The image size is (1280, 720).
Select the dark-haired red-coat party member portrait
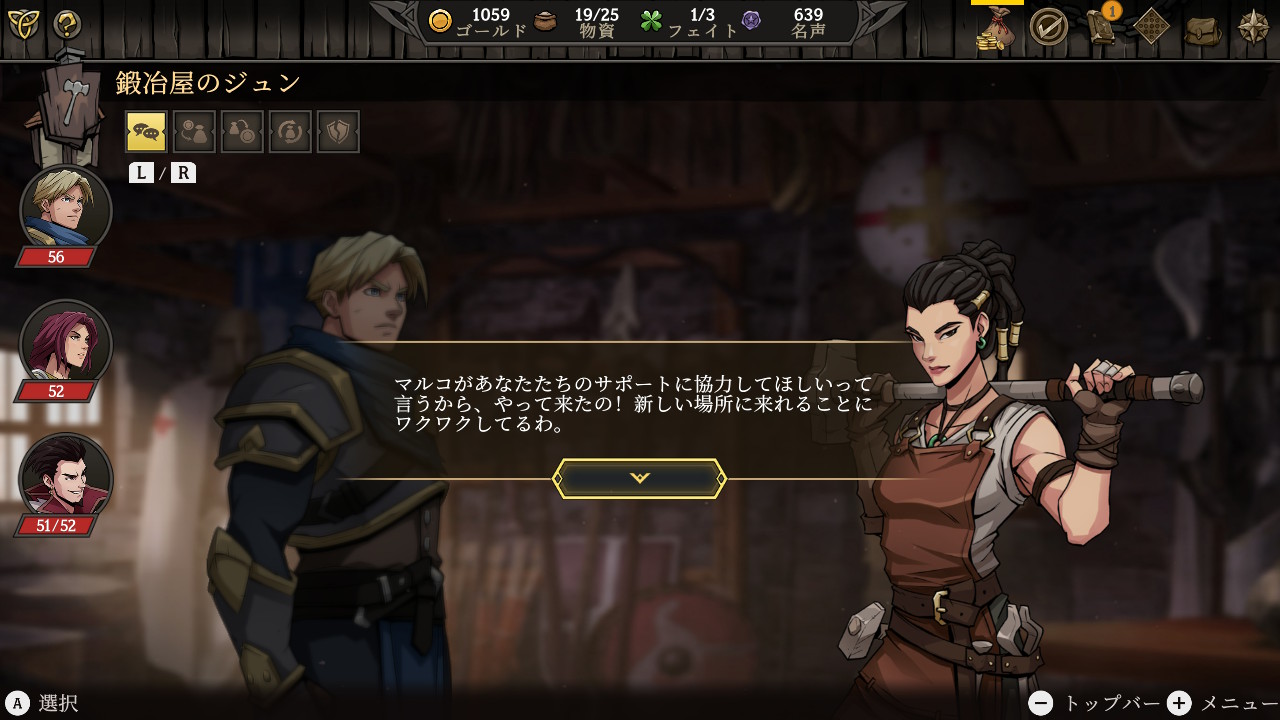(65, 476)
